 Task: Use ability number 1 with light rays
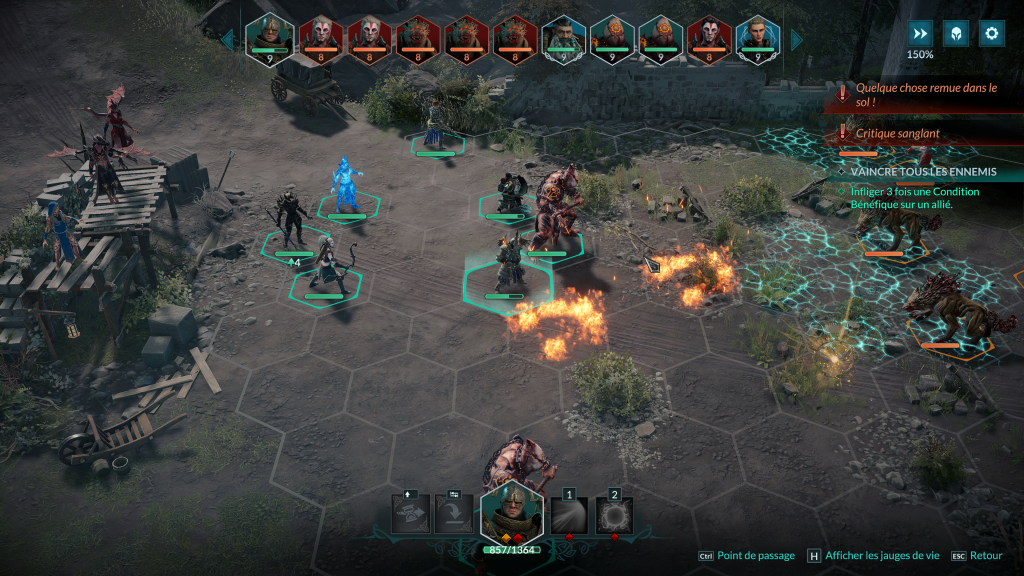click(x=569, y=515)
